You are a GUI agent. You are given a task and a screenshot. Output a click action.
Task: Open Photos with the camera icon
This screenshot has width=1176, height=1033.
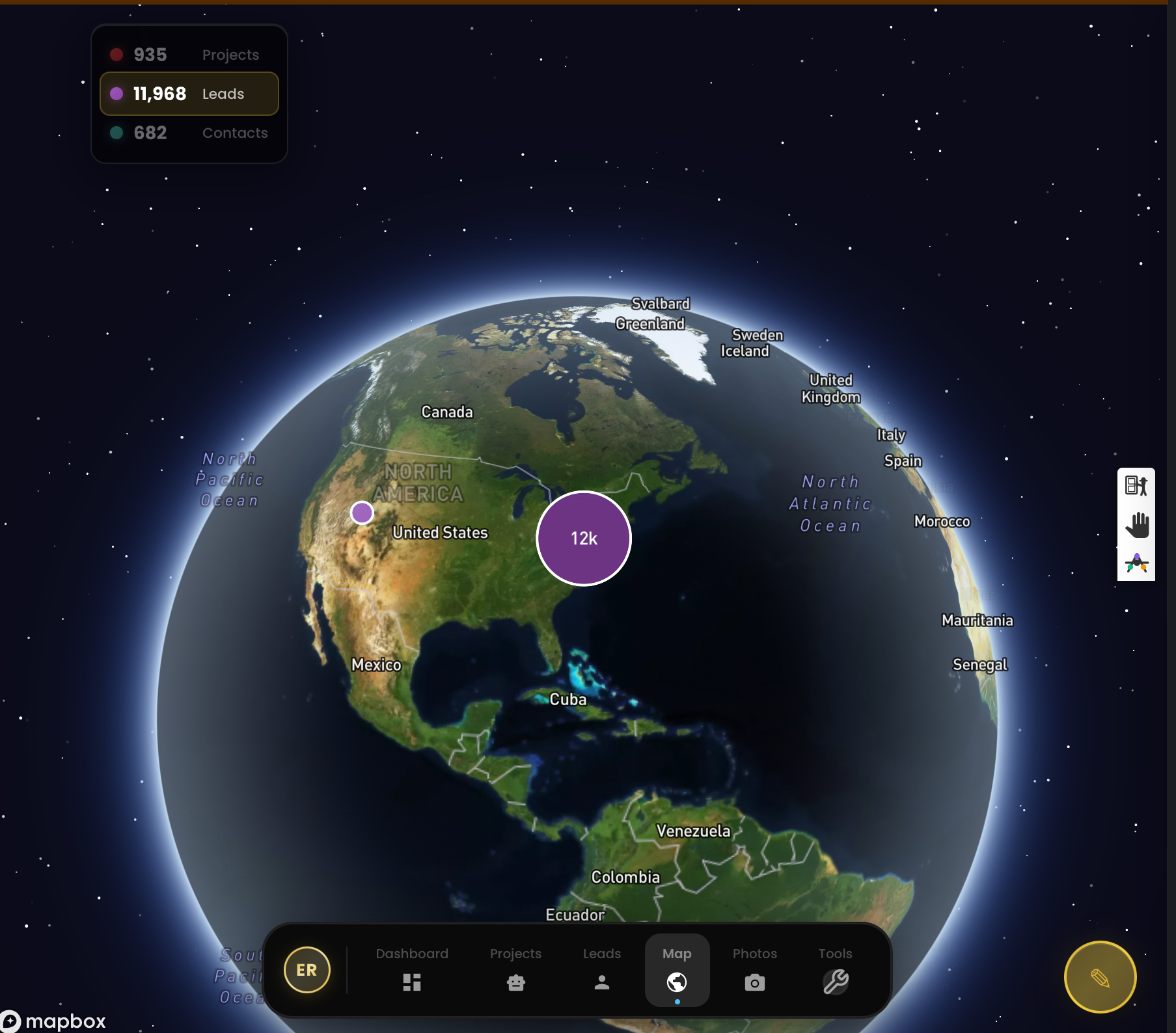click(754, 982)
